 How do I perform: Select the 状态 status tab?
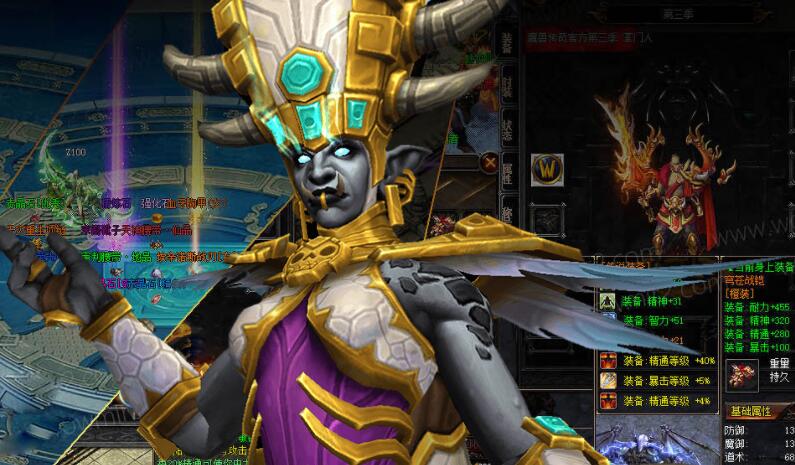click(506, 132)
